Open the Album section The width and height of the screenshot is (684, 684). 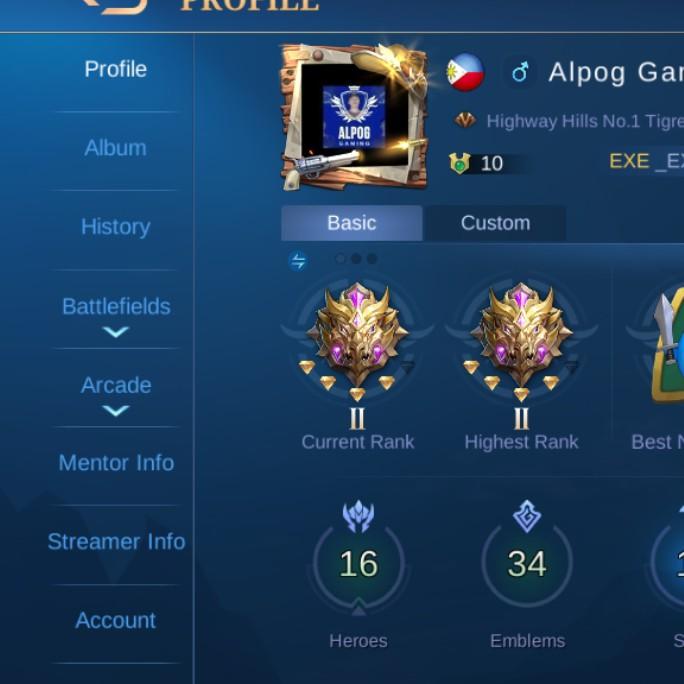click(x=115, y=148)
